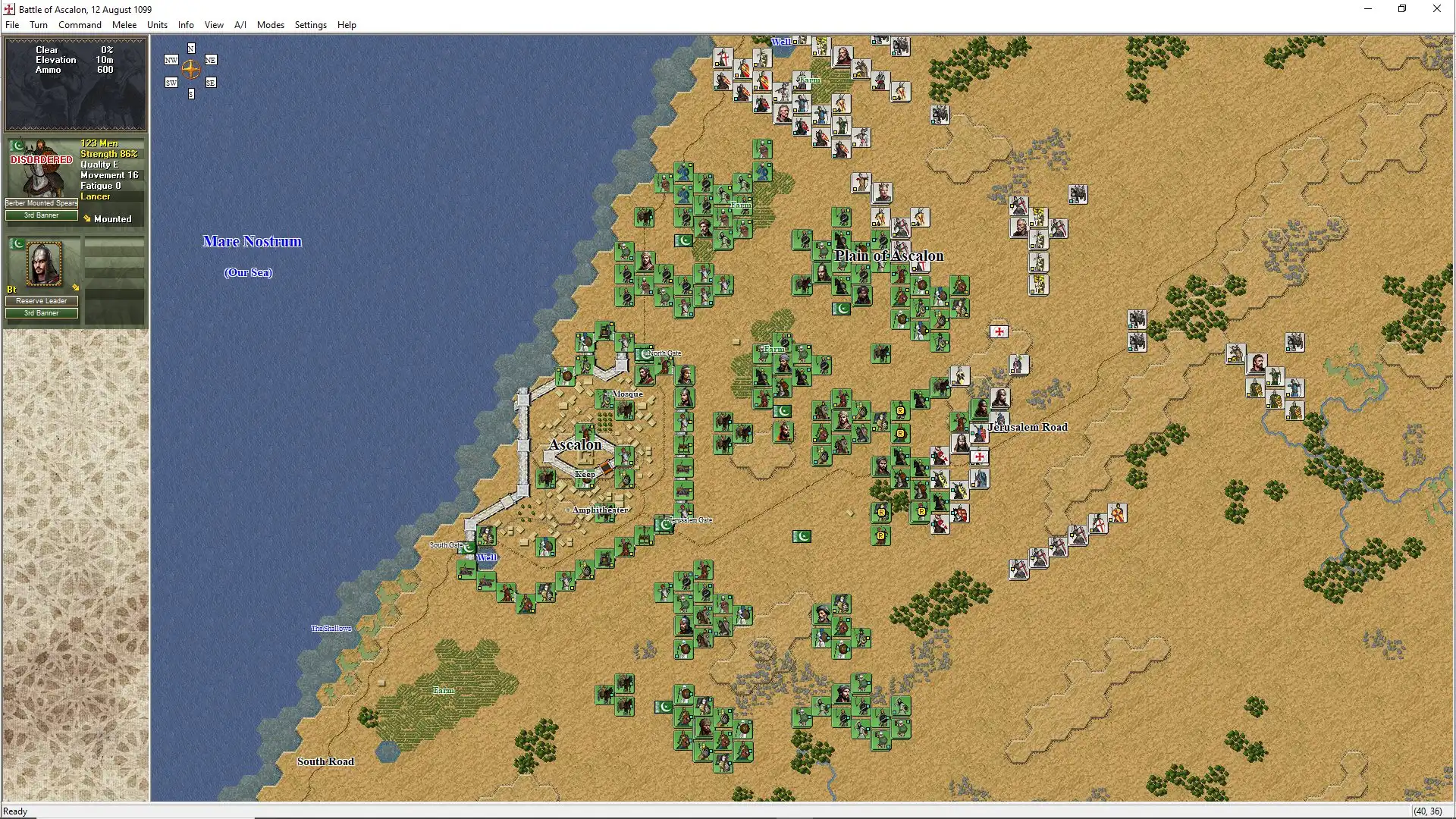Image resolution: width=1456 pixels, height=819 pixels.
Task: Click the Reserve Leader portrait
Action: [x=44, y=263]
